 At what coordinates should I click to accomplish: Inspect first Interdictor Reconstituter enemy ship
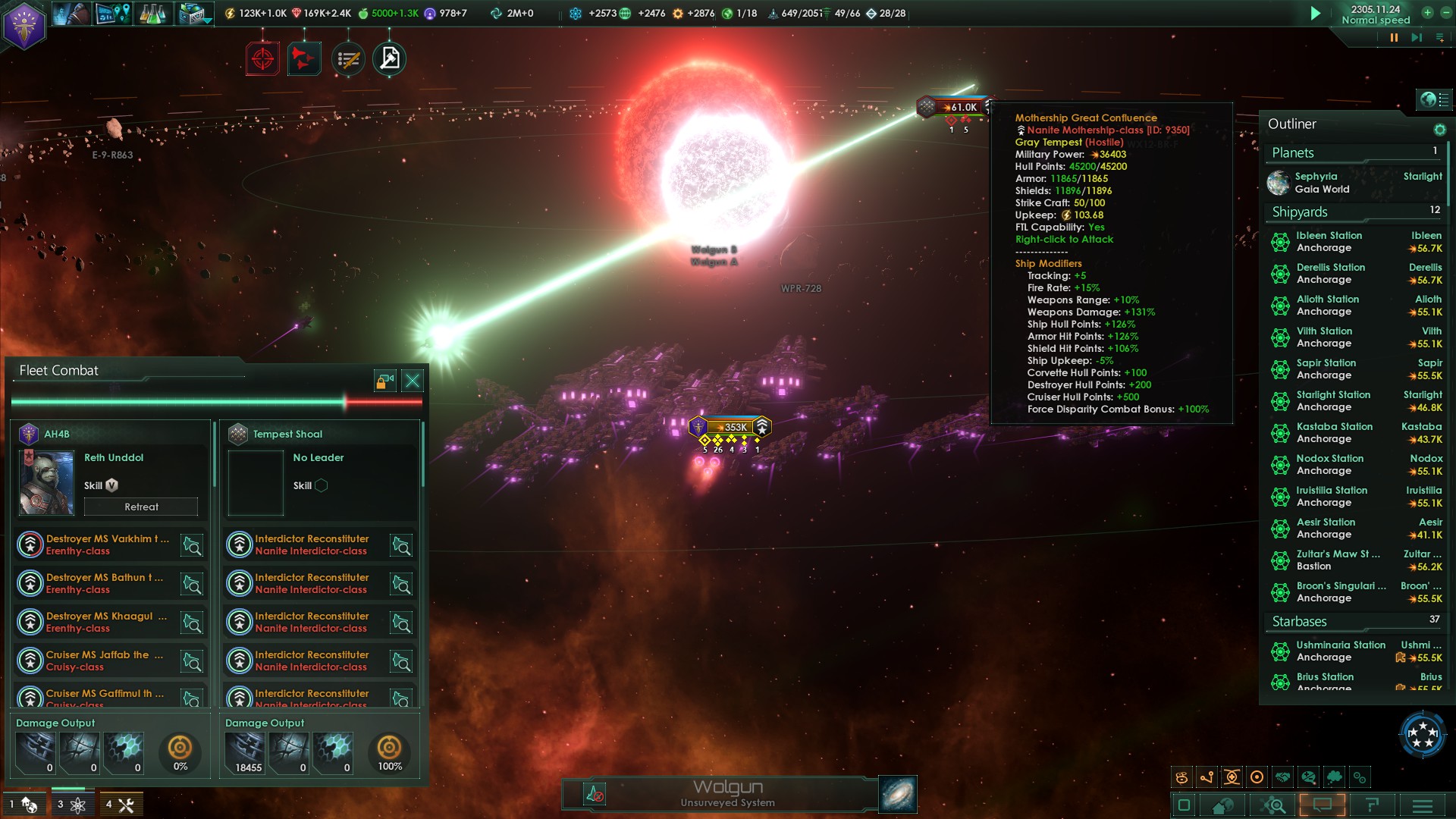(x=400, y=545)
